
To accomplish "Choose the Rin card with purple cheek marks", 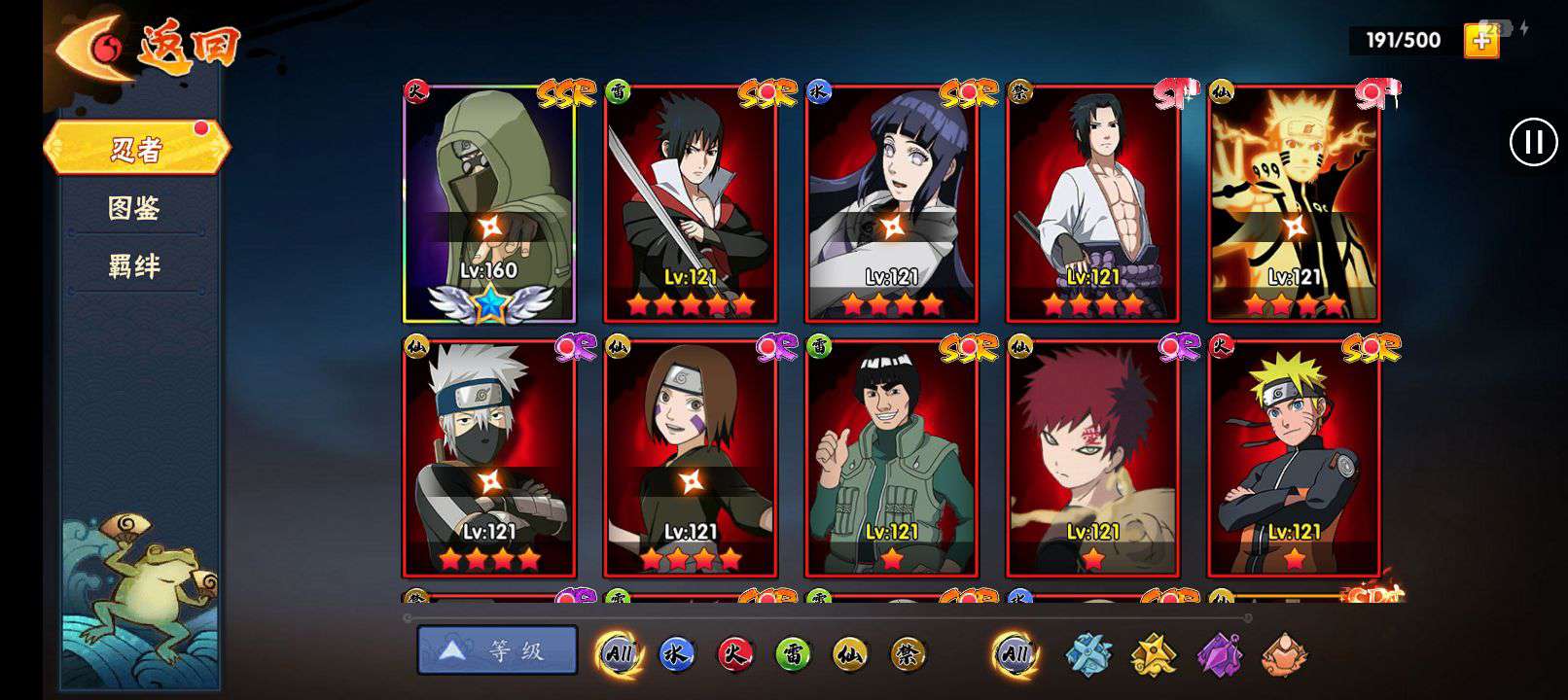I will 691,457.
